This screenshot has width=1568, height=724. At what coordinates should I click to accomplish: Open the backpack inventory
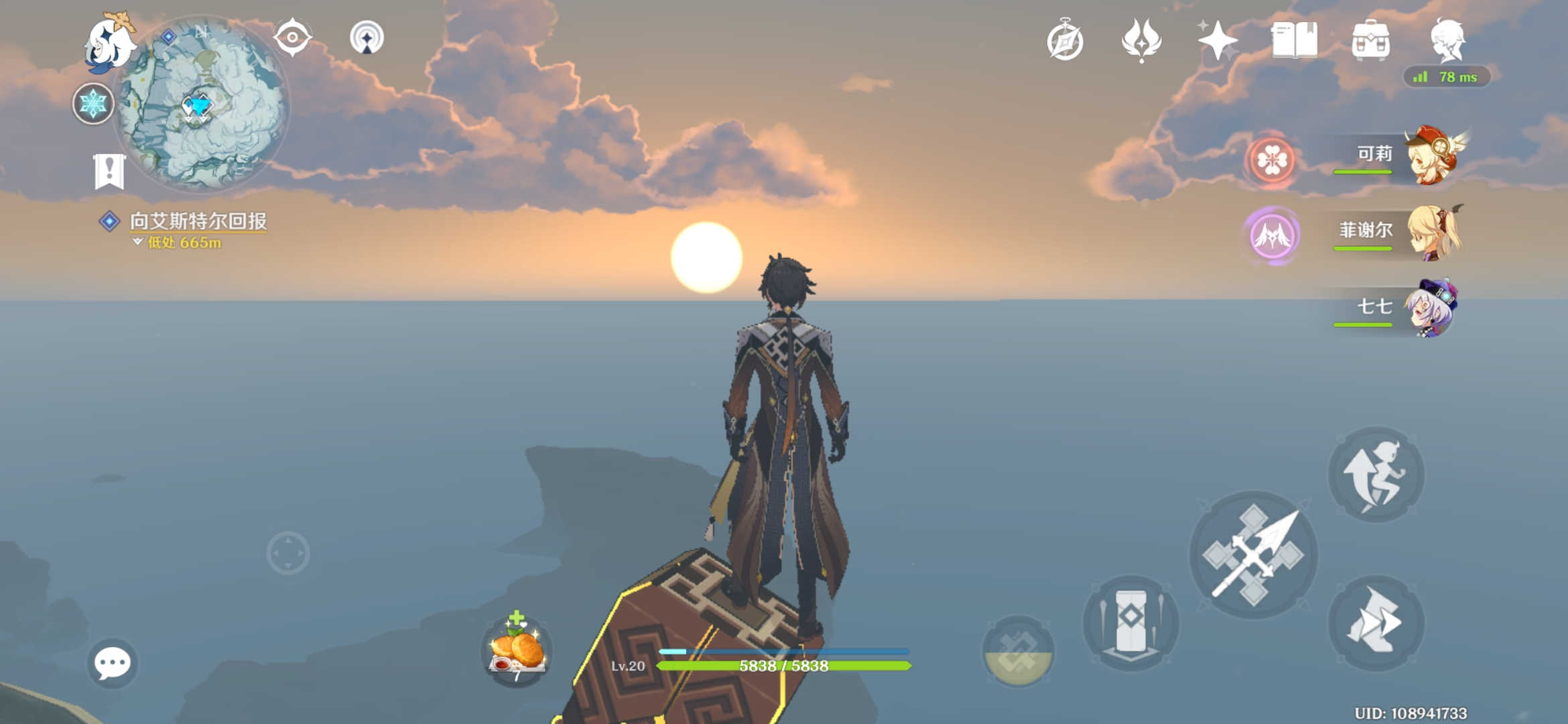point(1370,40)
